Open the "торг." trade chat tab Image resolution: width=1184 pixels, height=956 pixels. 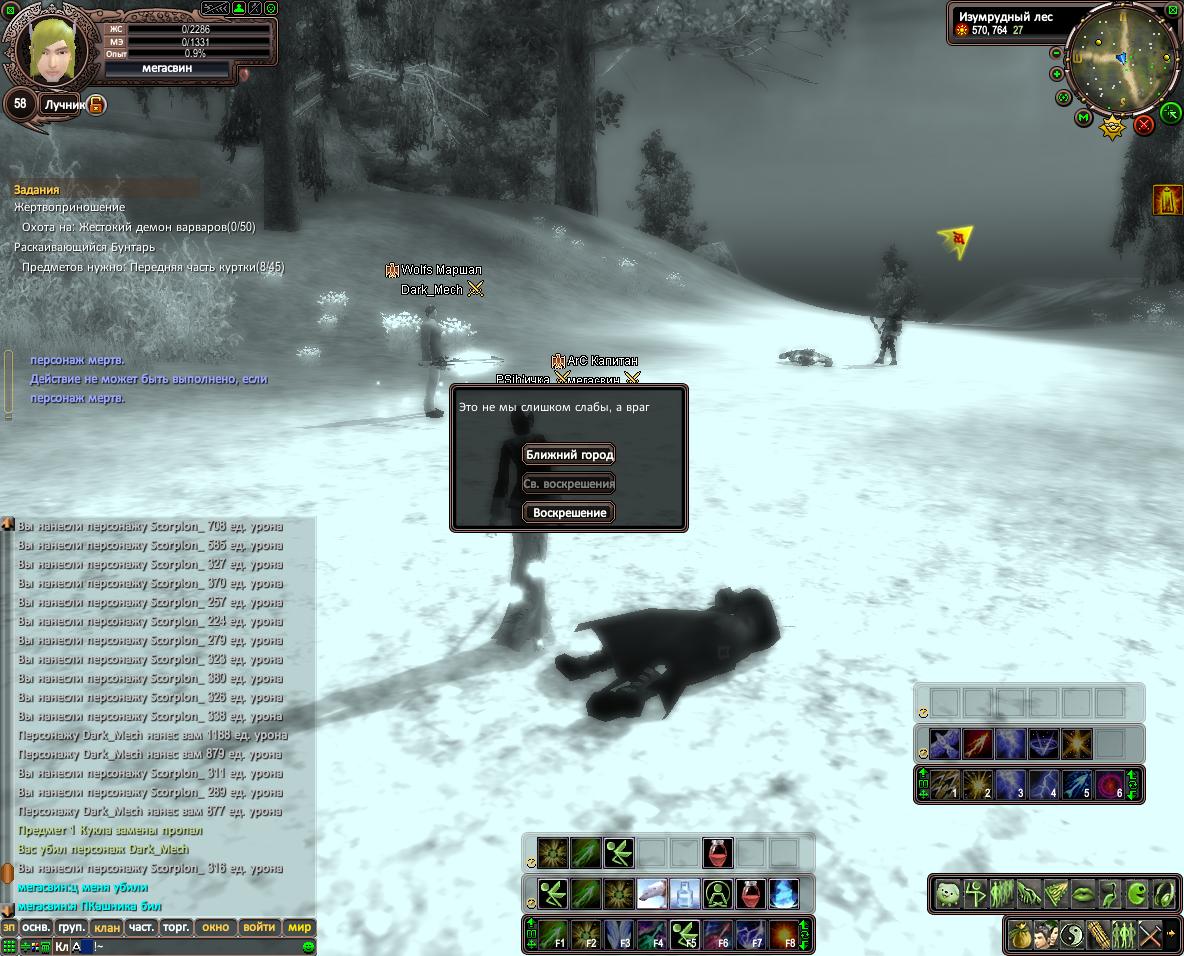(176, 927)
